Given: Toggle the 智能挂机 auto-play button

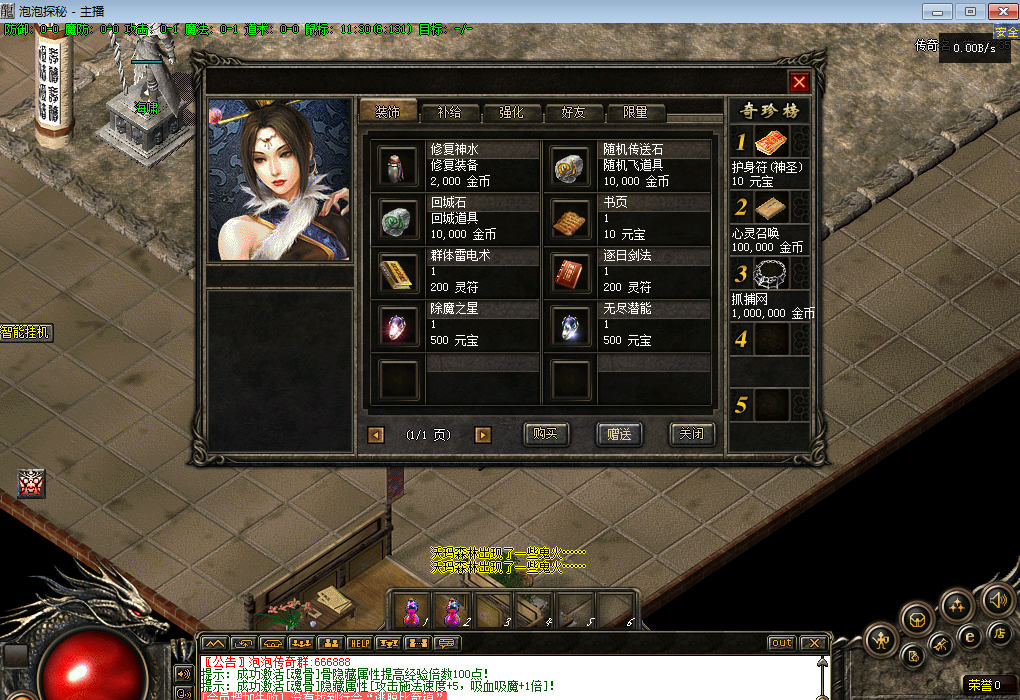Looking at the screenshot, I should tap(26, 333).
